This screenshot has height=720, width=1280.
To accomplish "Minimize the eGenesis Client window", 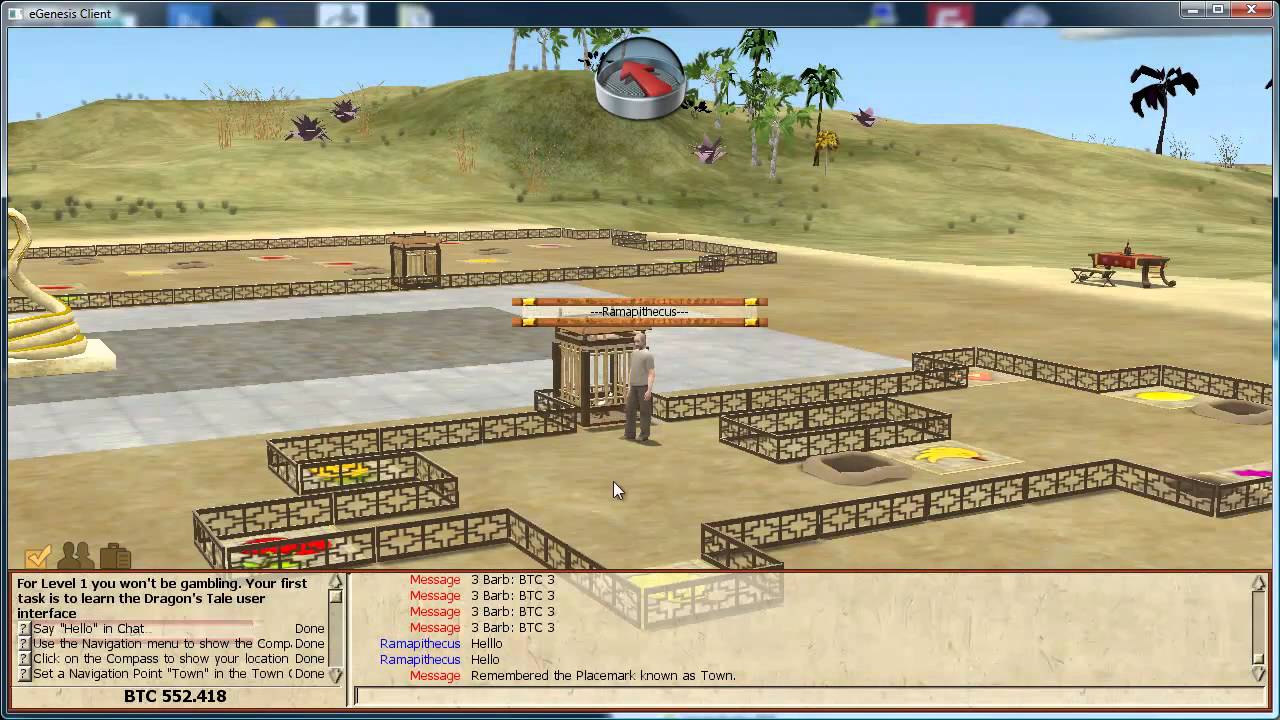I will (x=1191, y=10).
